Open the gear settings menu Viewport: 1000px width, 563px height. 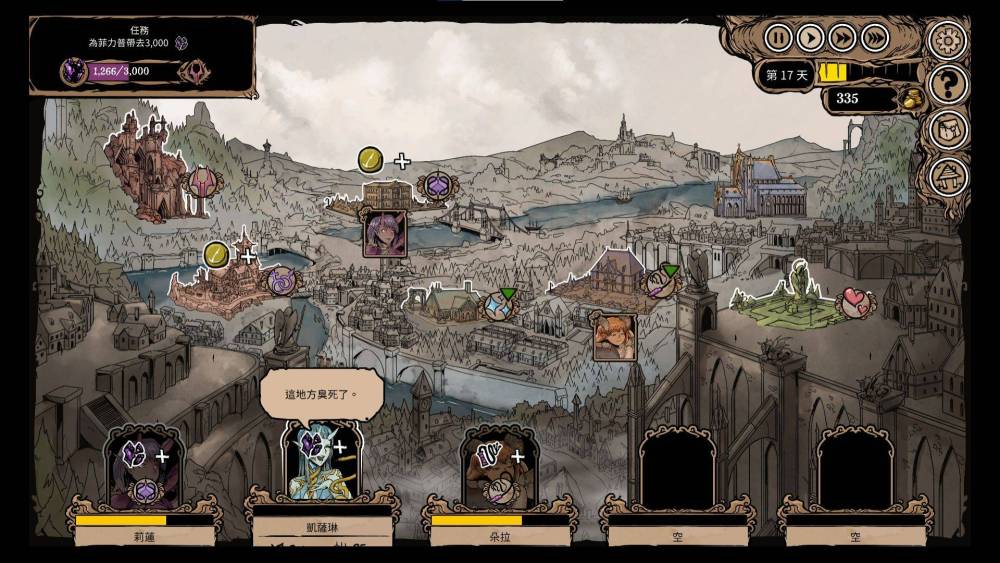945,40
